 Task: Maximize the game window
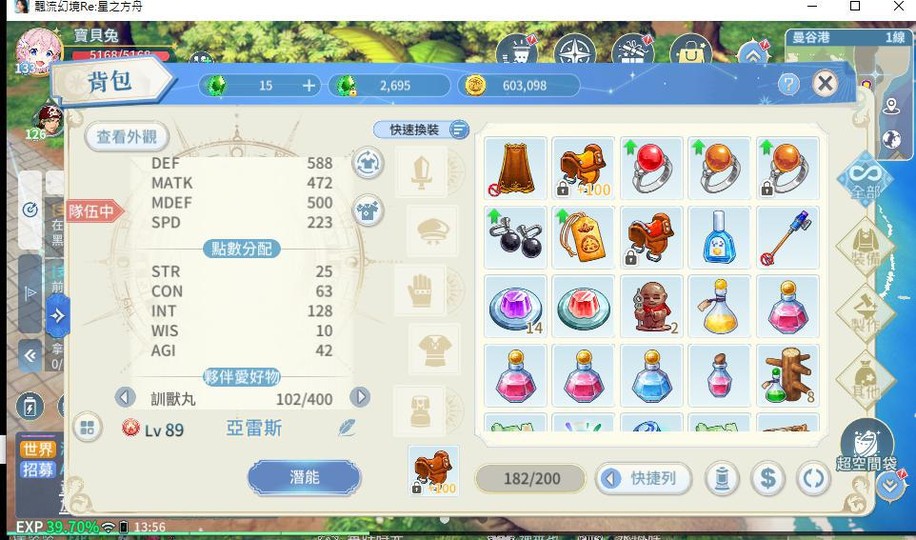coord(854,7)
